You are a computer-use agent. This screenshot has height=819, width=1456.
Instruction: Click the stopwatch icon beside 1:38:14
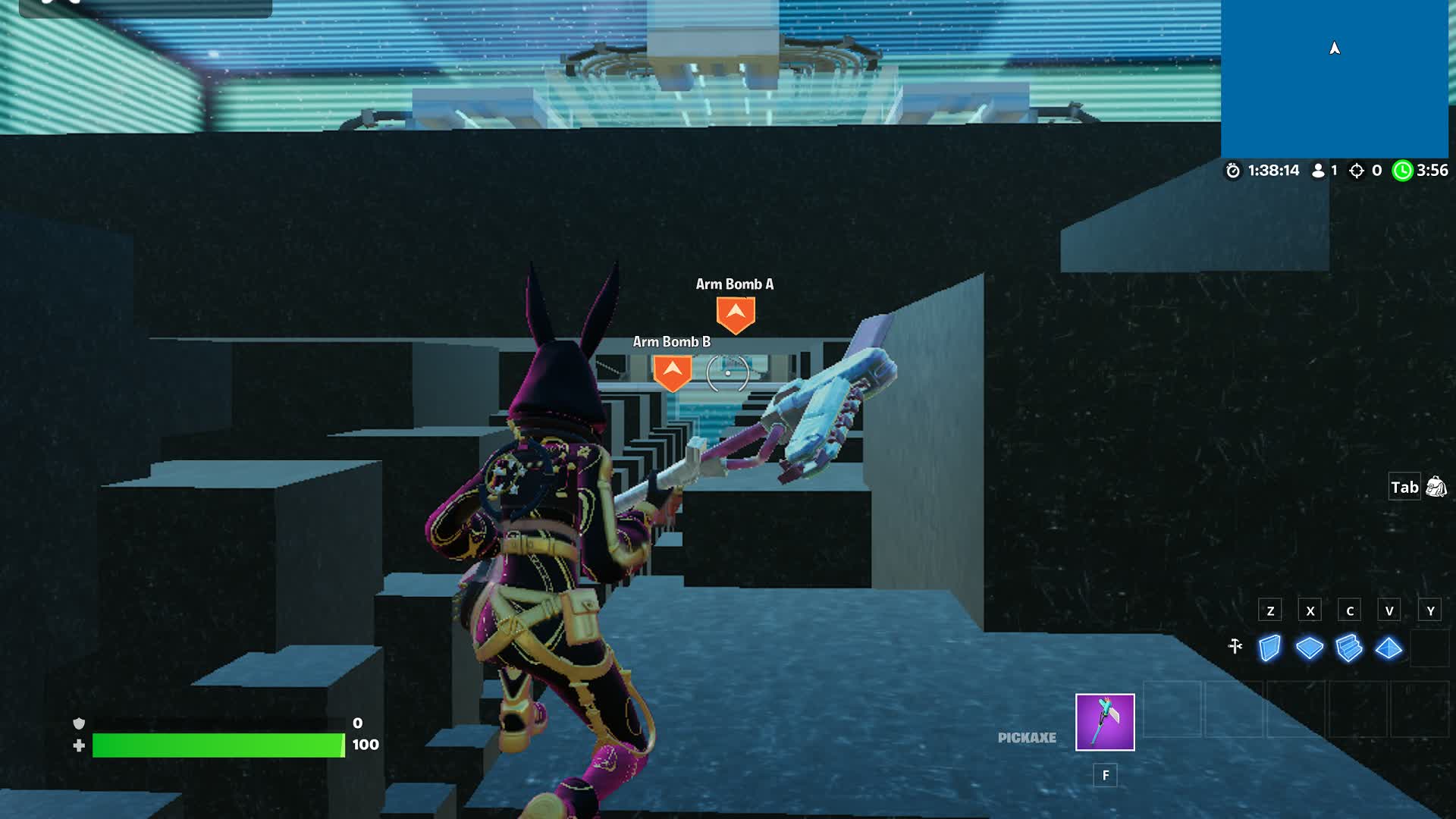[x=1234, y=171]
